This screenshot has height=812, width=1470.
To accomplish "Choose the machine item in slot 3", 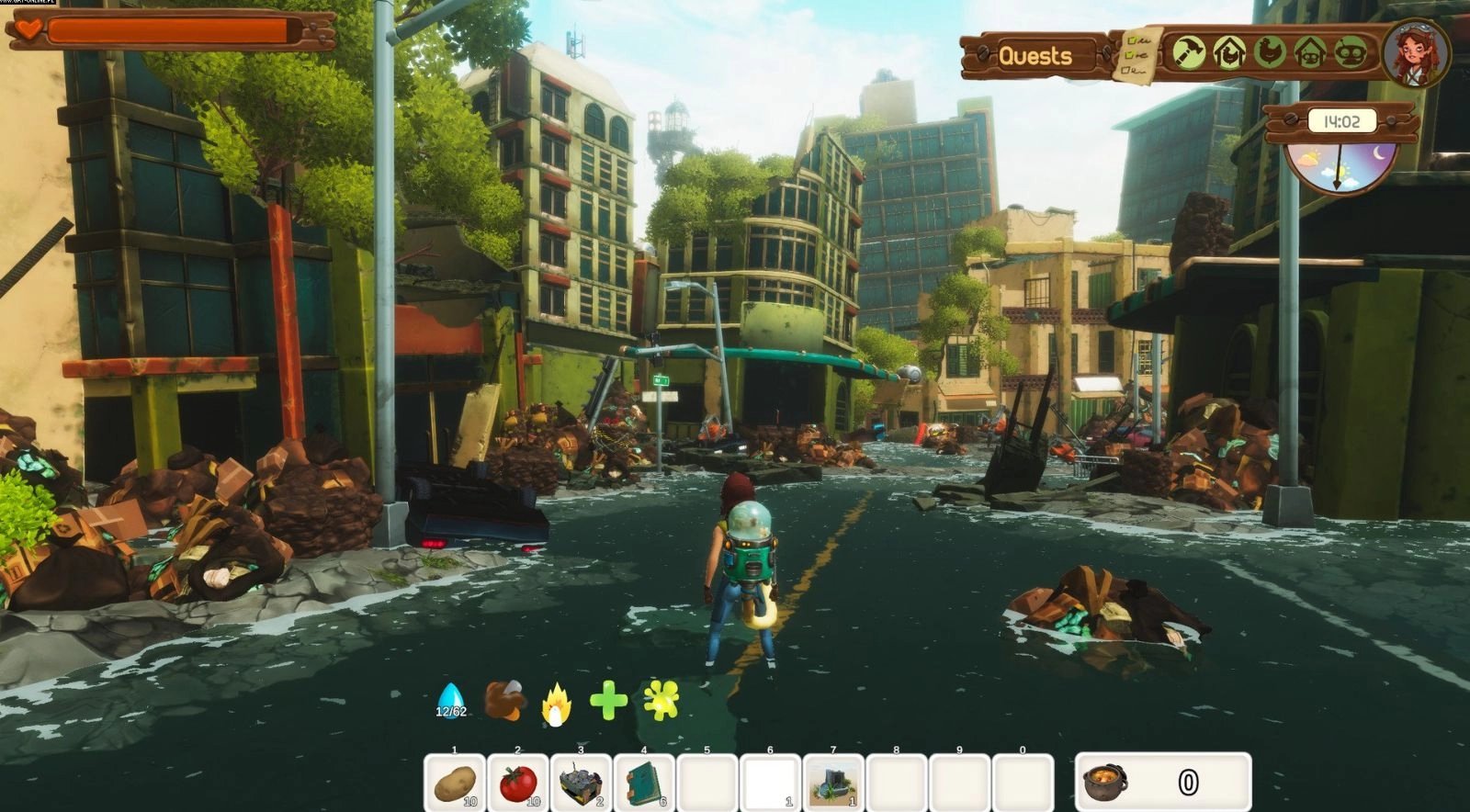I will pos(582,784).
